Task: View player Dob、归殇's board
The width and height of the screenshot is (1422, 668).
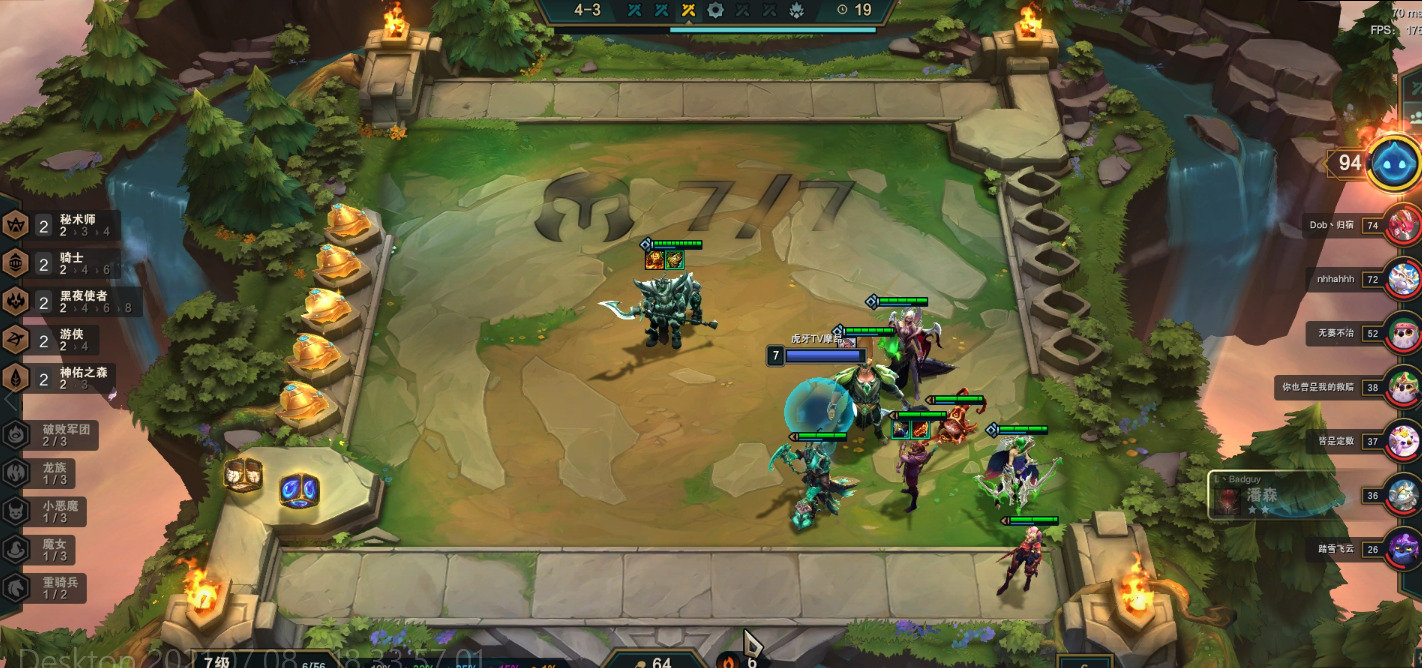Action: point(1403,224)
